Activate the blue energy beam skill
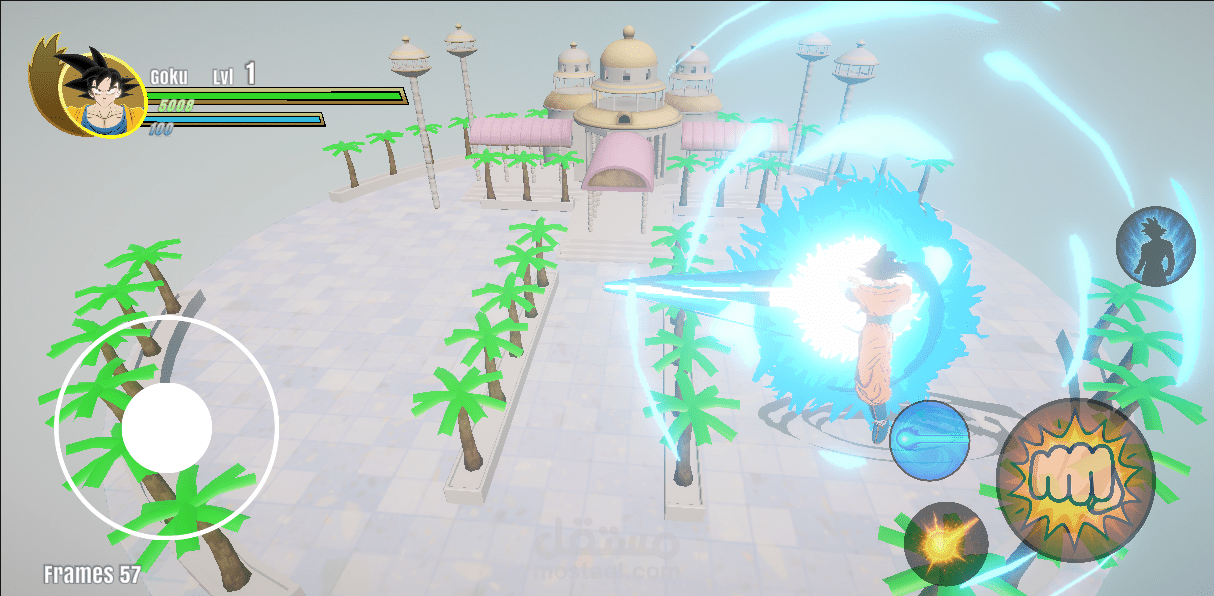 pyautogui.click(x=929, y=440)
